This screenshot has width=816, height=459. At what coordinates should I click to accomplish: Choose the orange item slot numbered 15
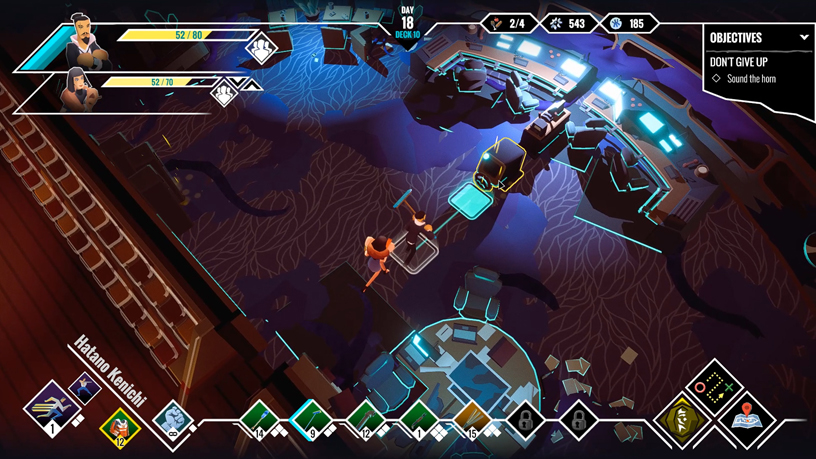coord(472,417)
